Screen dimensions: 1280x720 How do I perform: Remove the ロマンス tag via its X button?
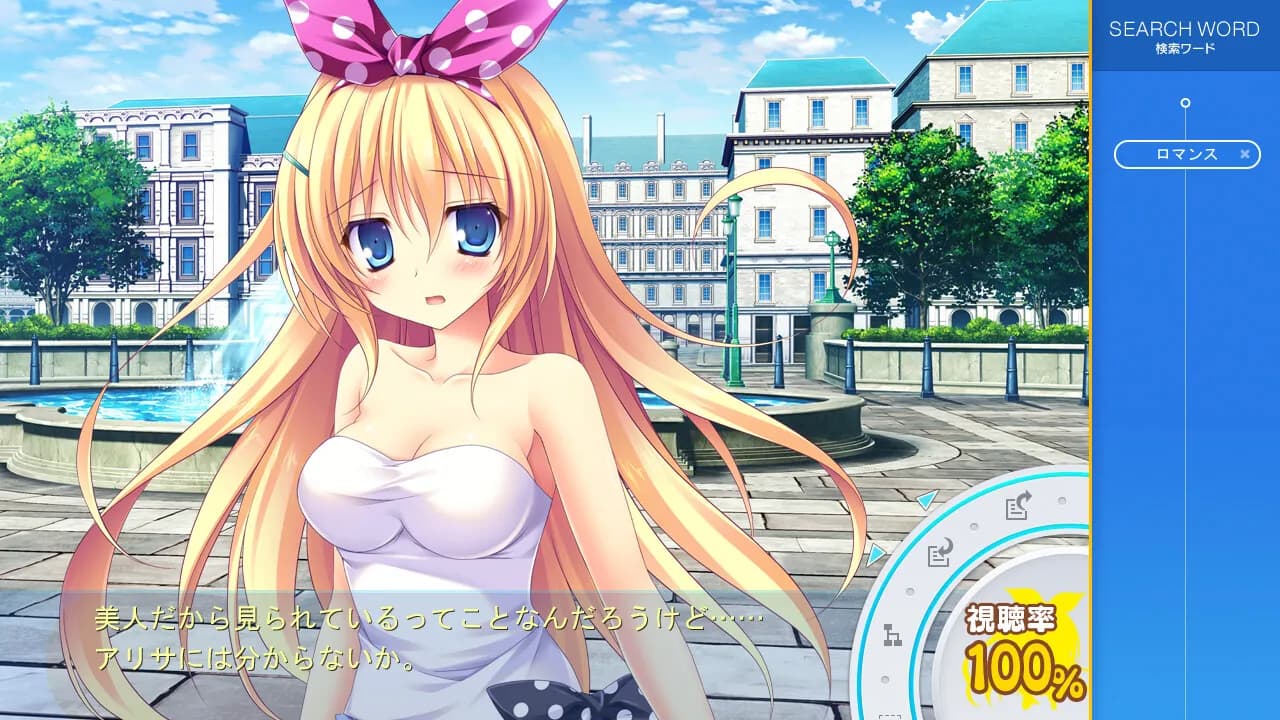coord(1243,155)
